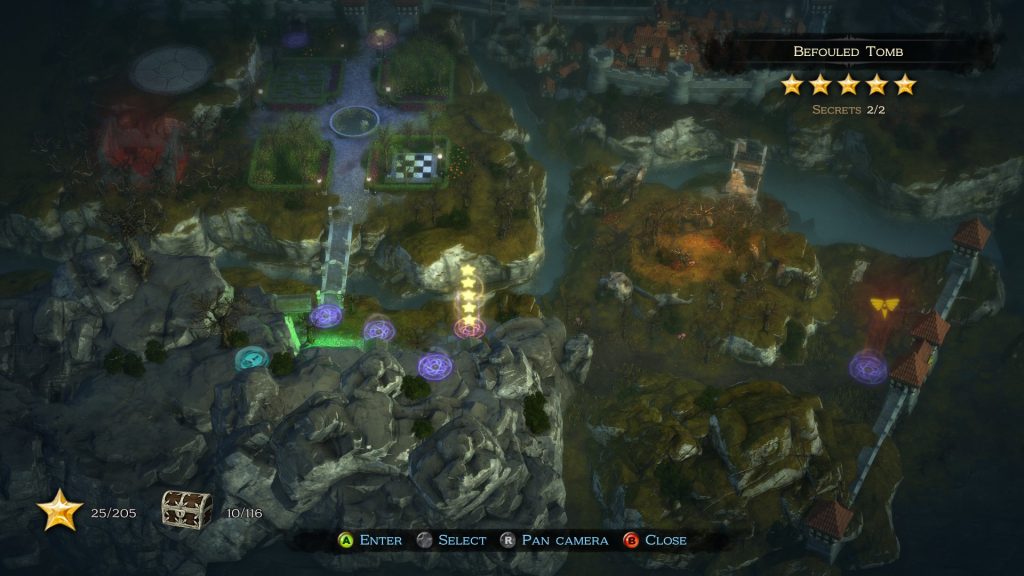
Task: Choose the dim purple portal in the garden
Action: [295, 41]
